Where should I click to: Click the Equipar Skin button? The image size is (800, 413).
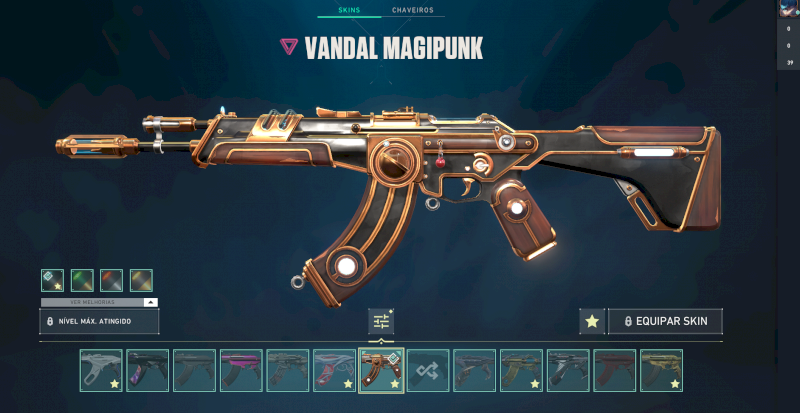[x=665, y=321]
